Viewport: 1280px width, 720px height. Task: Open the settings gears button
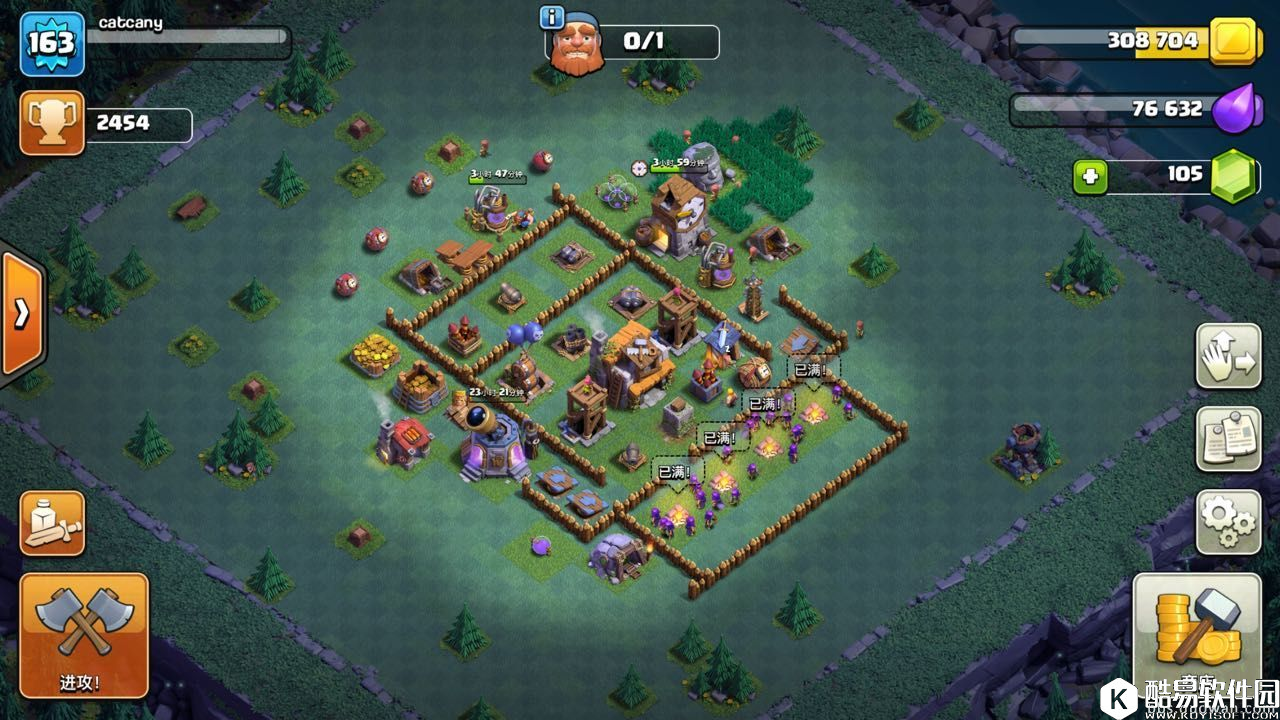coord(1228,522)
